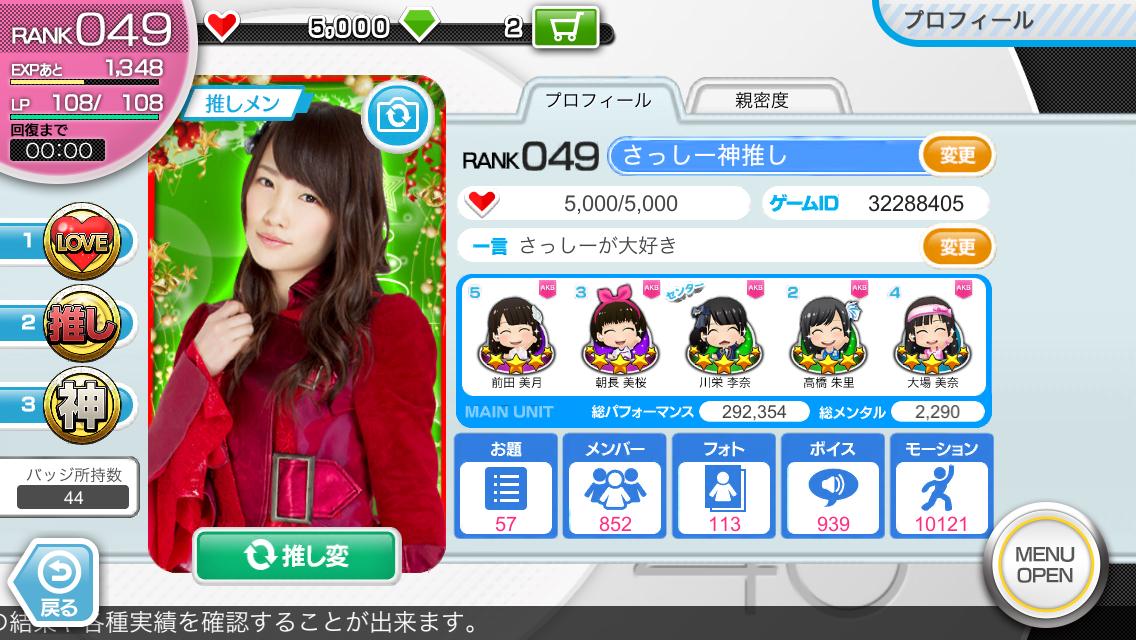Select the LOVE badge
Image resolution: width=1136 pixels, height=640 pixels.
pyautogui.click(x=80, y=241)
